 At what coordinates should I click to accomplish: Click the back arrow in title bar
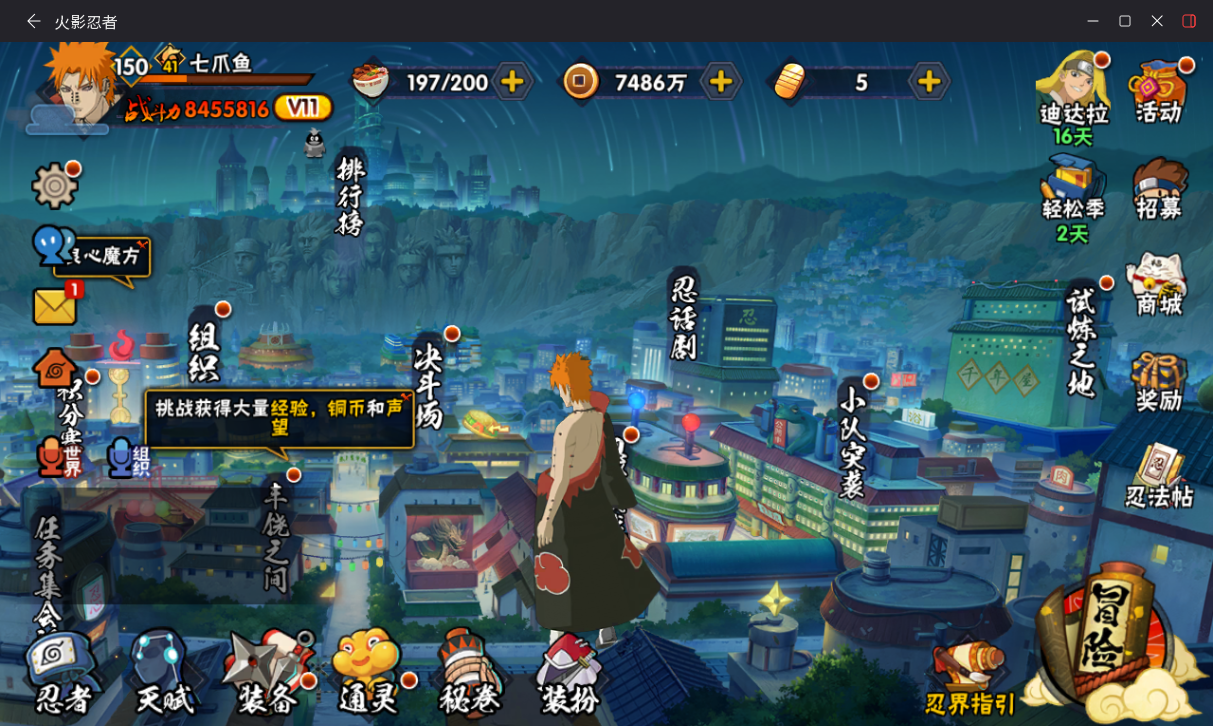pyautogui.click(x=33, y=21)
